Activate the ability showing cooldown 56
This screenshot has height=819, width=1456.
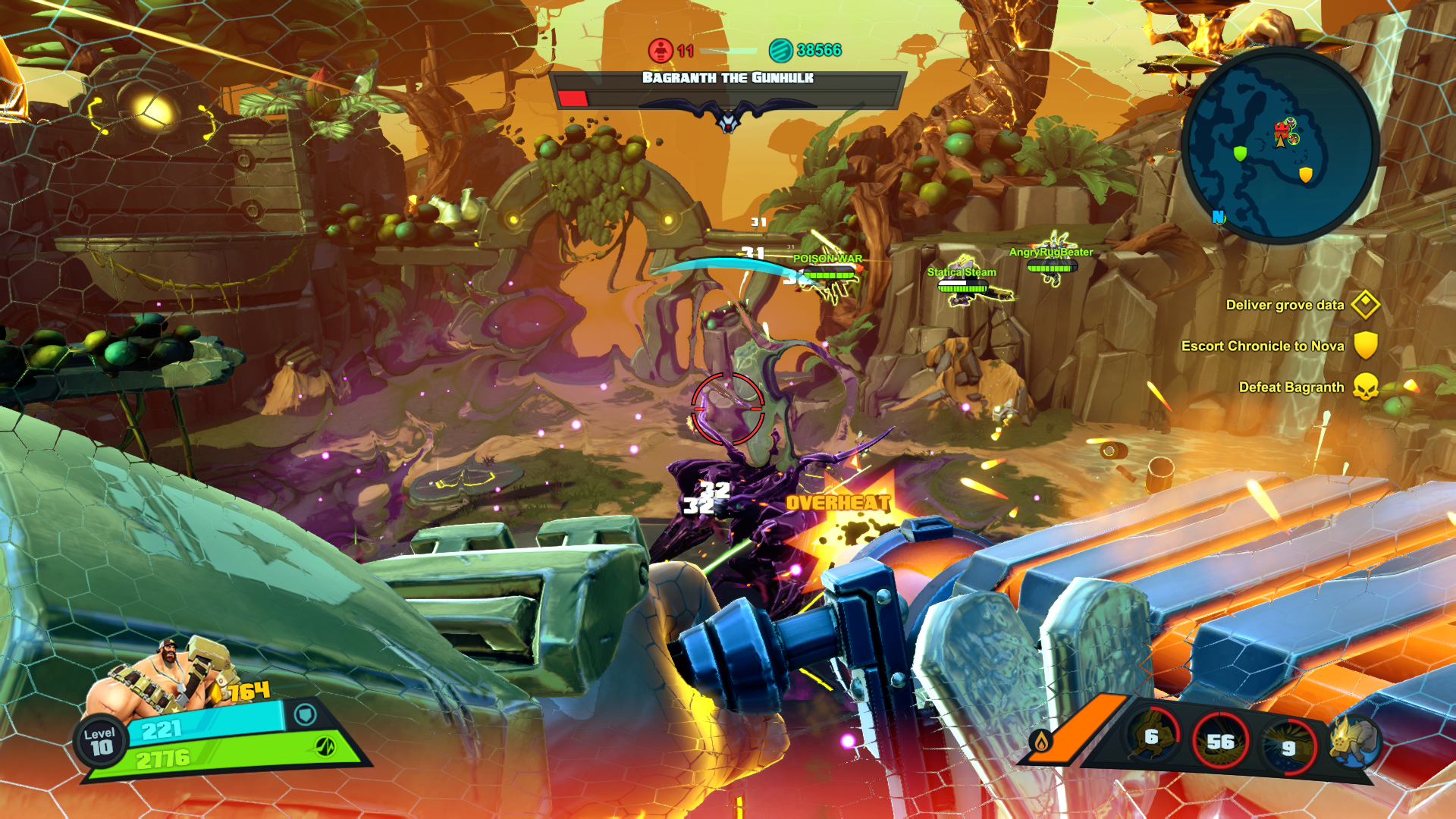point(1220,742)
